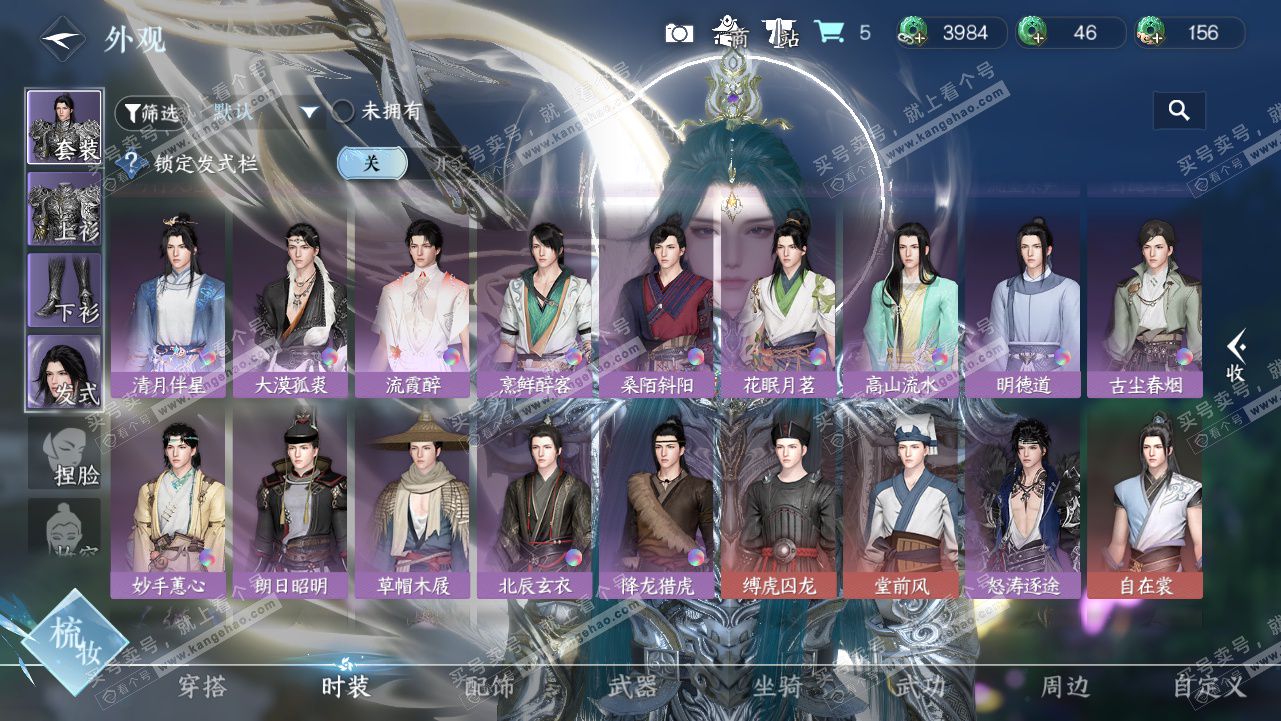Choose the 流霞醉 outfit

(412, 304)
